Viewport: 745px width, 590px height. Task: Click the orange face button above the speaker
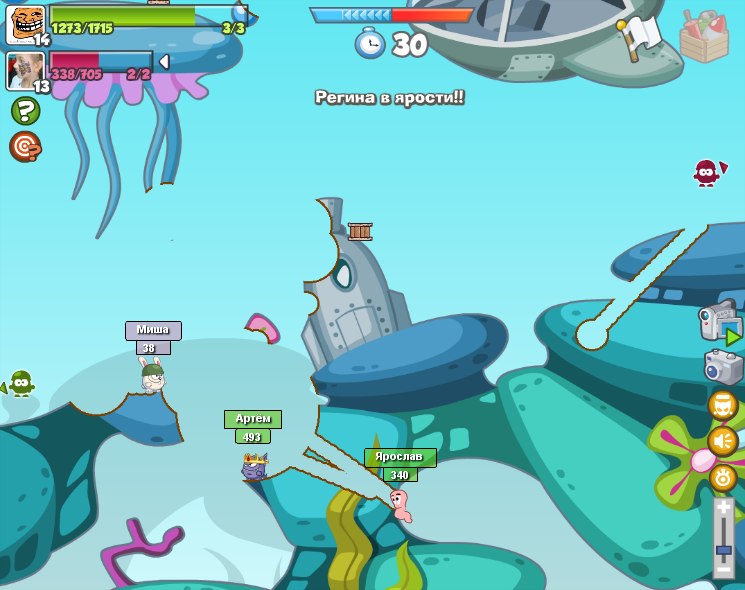[x=723, y=405]
